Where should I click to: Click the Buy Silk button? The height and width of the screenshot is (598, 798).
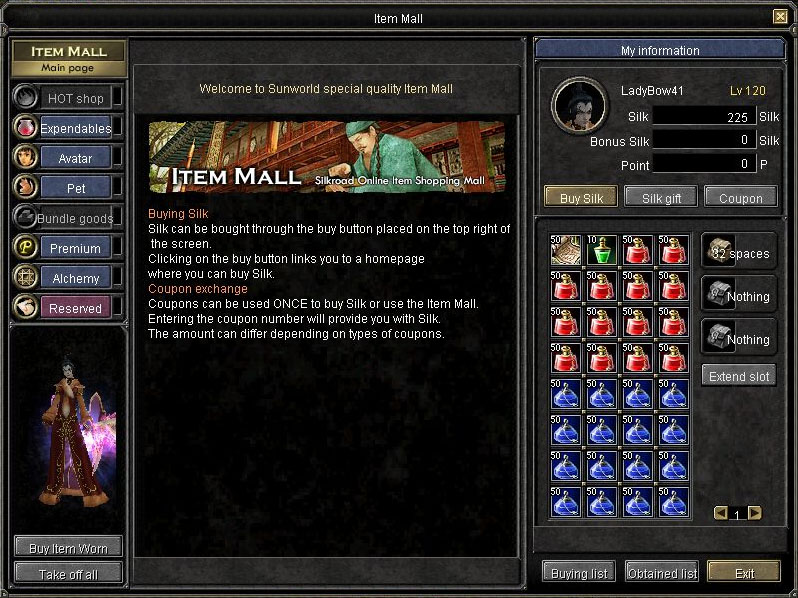(x=581, y=197)
